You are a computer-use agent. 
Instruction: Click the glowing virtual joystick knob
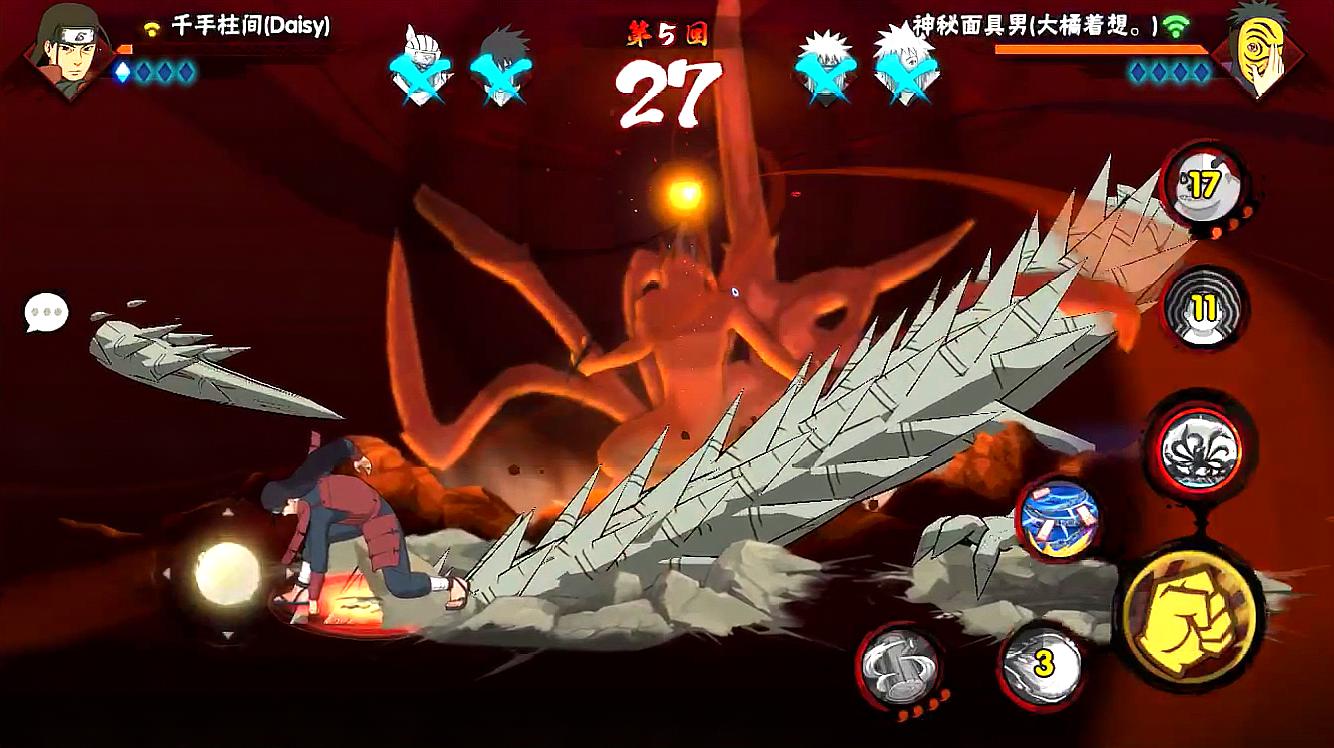pyautogui.click(x=227, y=573)
